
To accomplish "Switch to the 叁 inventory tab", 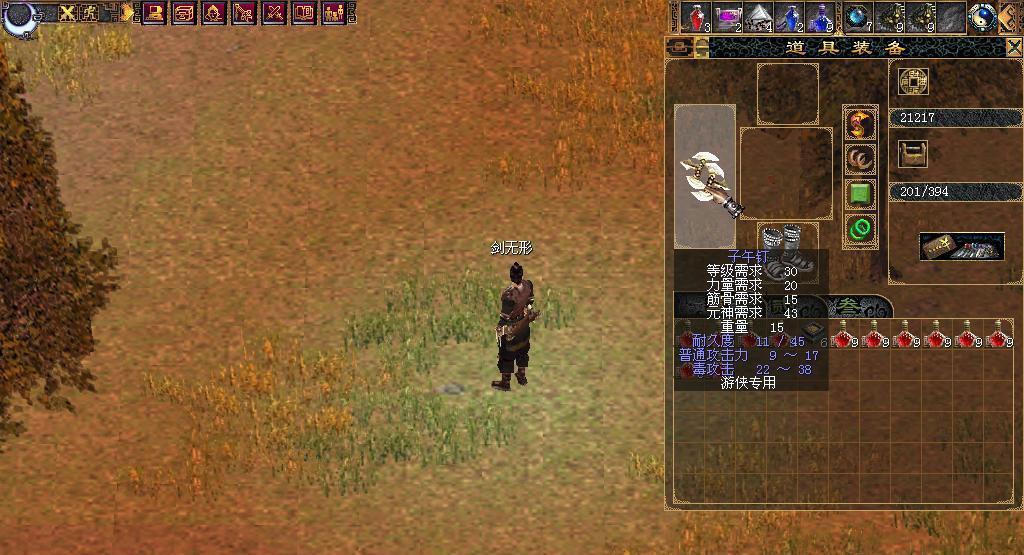I will [x=848, y=306].
